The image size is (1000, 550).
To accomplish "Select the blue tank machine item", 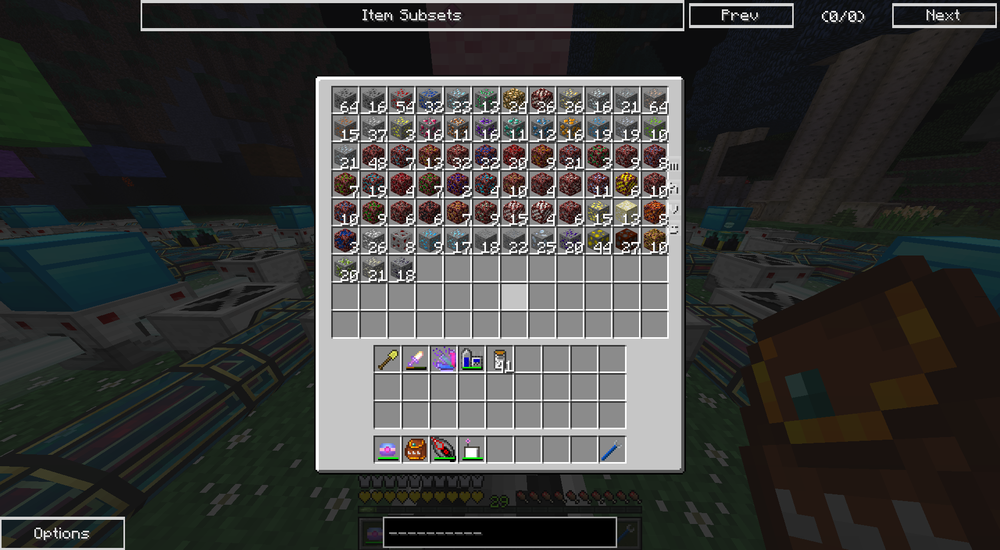I will pos(472,359).
